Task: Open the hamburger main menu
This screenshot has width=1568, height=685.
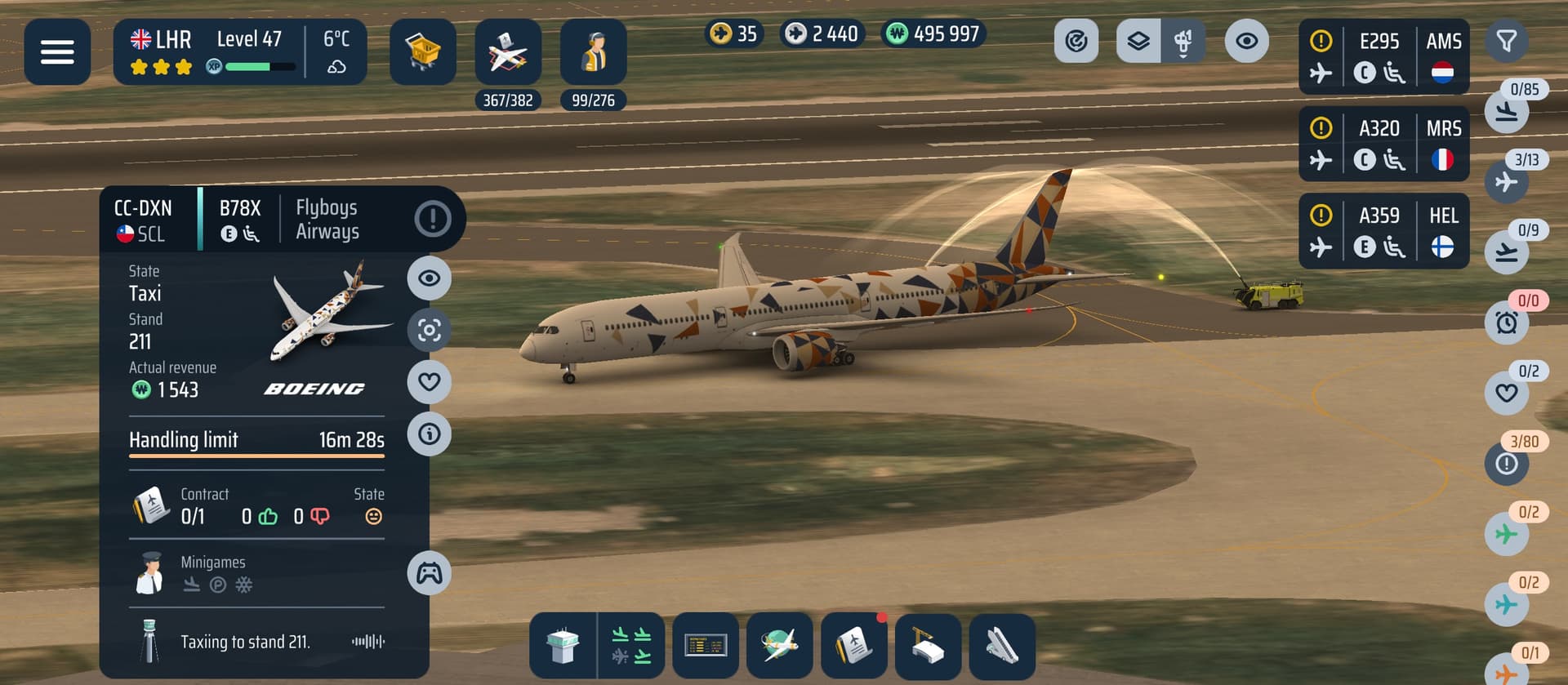Action: pyautogui.click(x=57, y=52)
